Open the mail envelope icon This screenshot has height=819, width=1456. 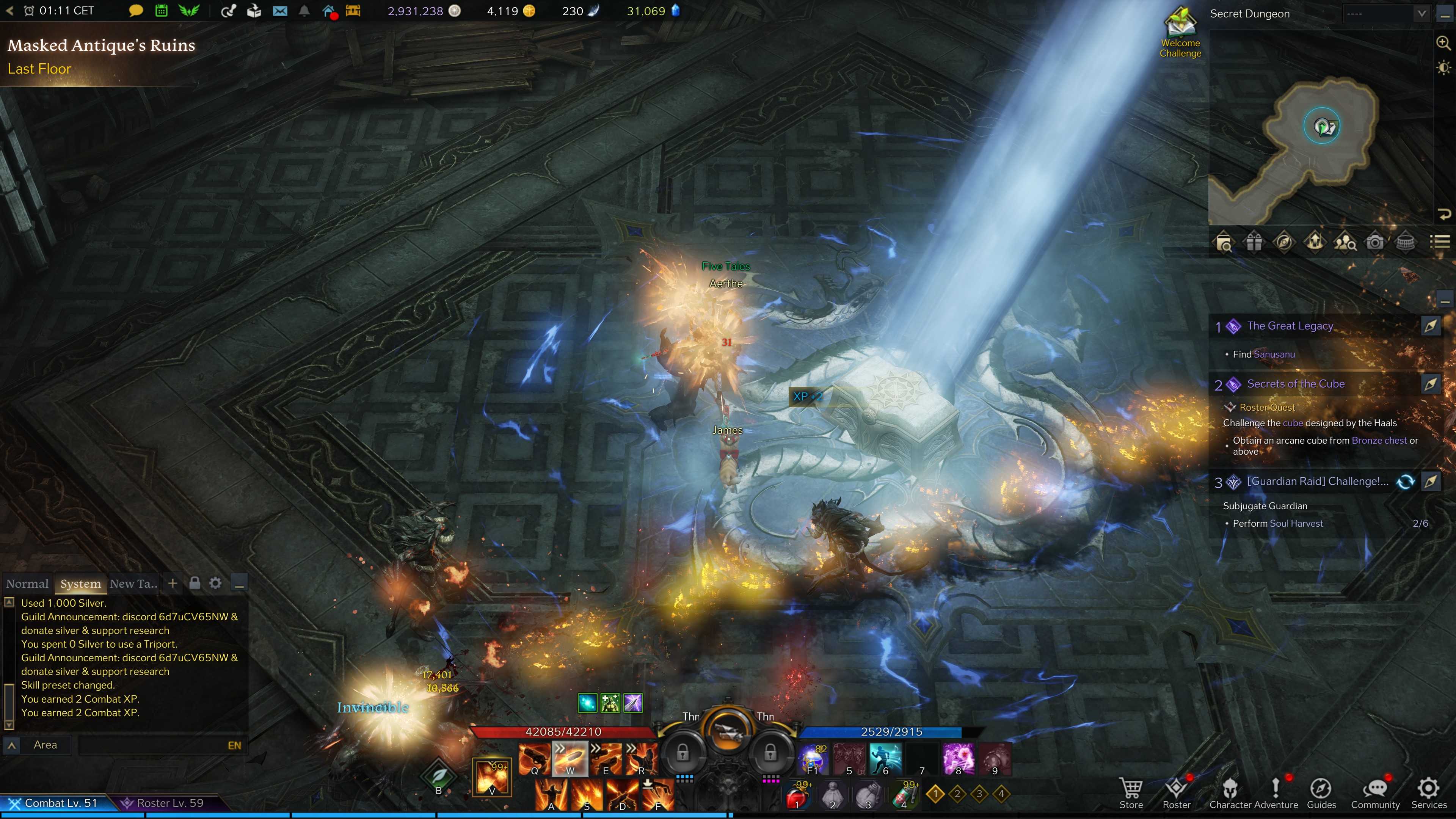280,11
